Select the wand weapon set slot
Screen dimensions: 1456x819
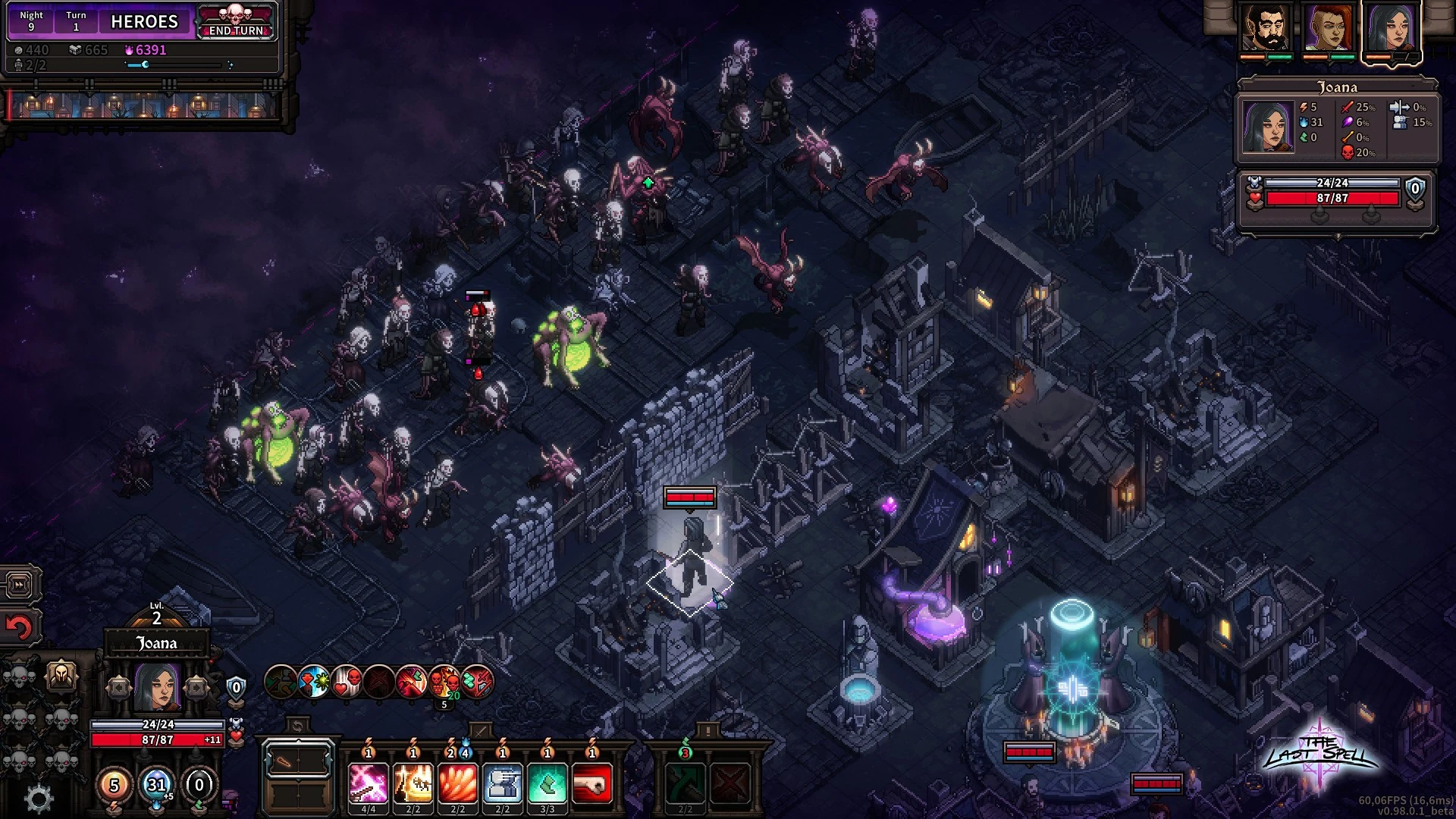pos(298,762)
